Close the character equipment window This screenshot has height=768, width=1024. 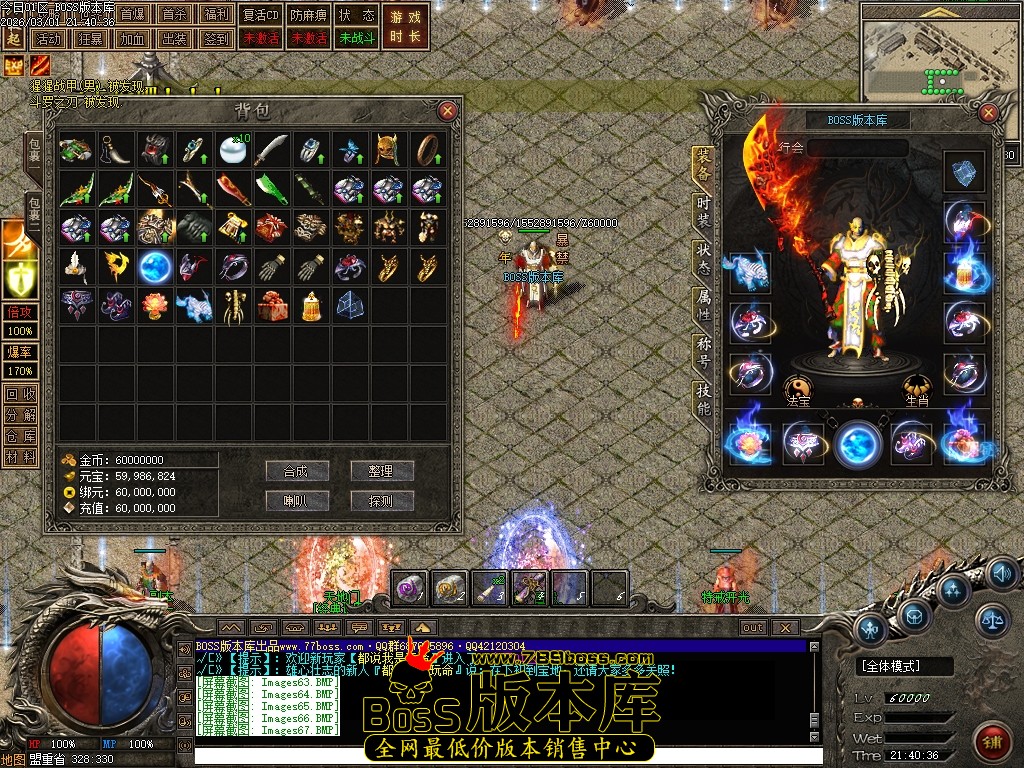click(989, 113)
